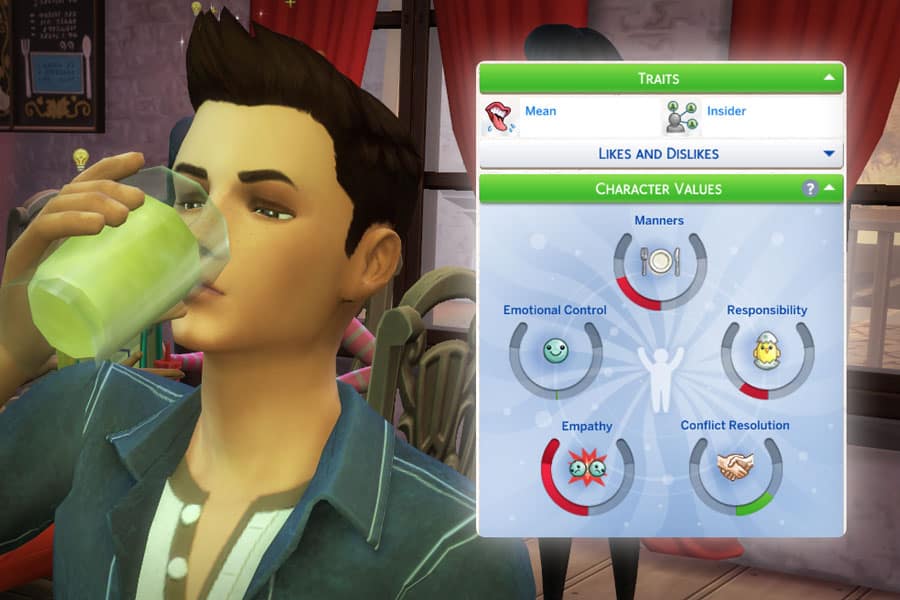Collapse the Traits section header
This screenshot has height=600, width=900.
tap(829, 77)
